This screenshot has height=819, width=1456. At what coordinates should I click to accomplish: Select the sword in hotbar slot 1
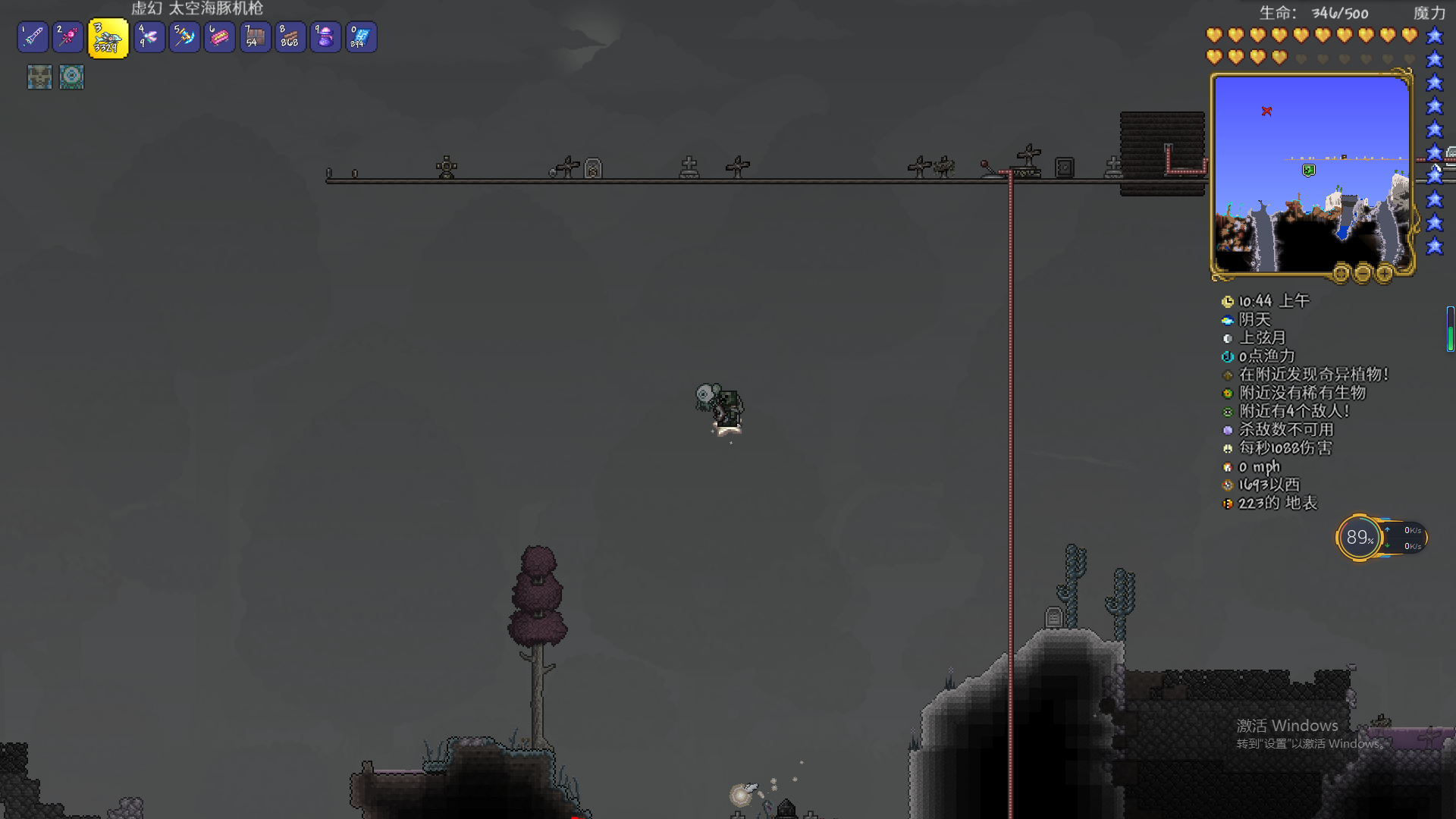pyautogui.click(x=33, y=37)
